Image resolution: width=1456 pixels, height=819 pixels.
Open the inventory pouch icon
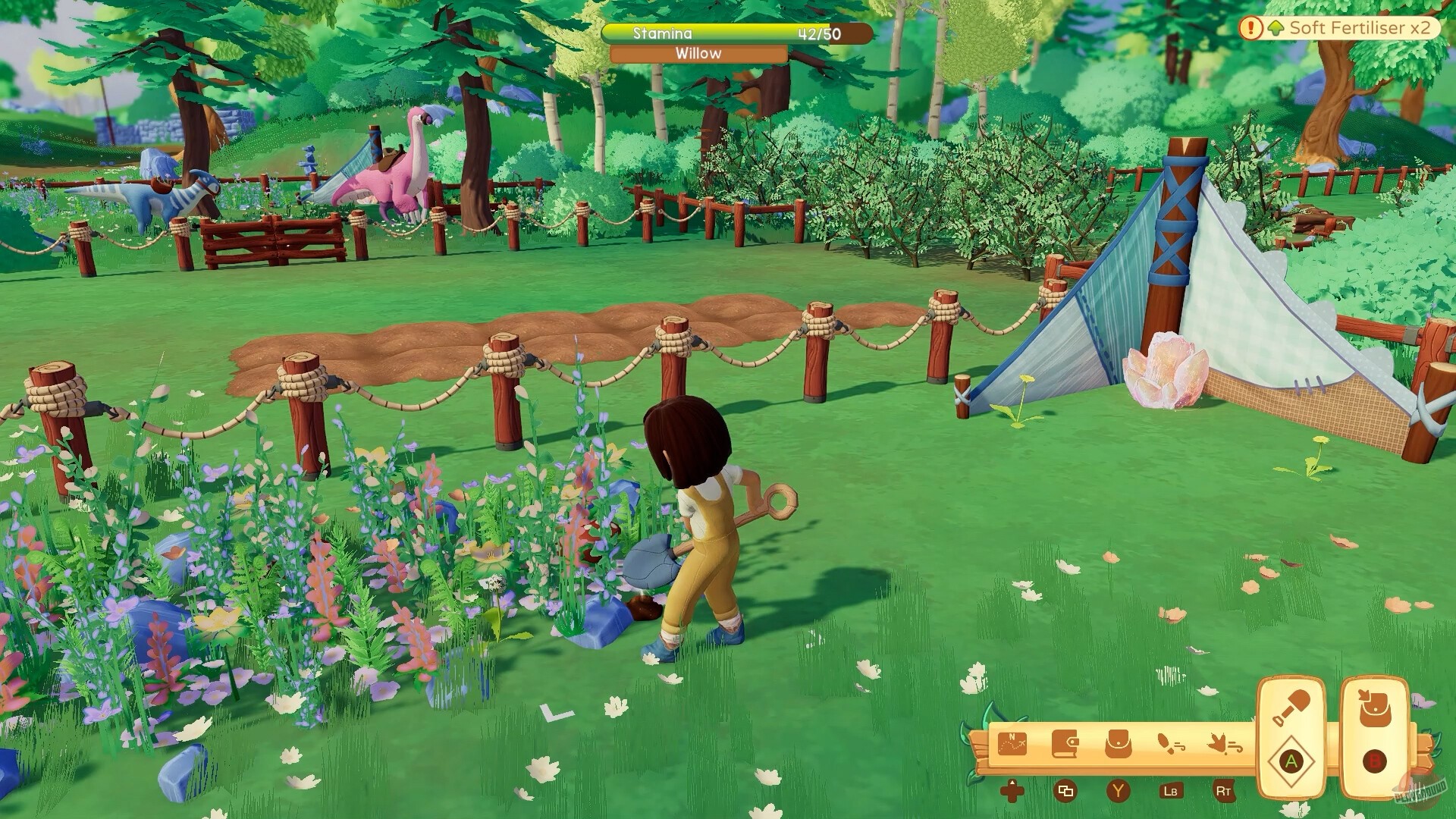pyautogui.click(x=1117, y=745)
